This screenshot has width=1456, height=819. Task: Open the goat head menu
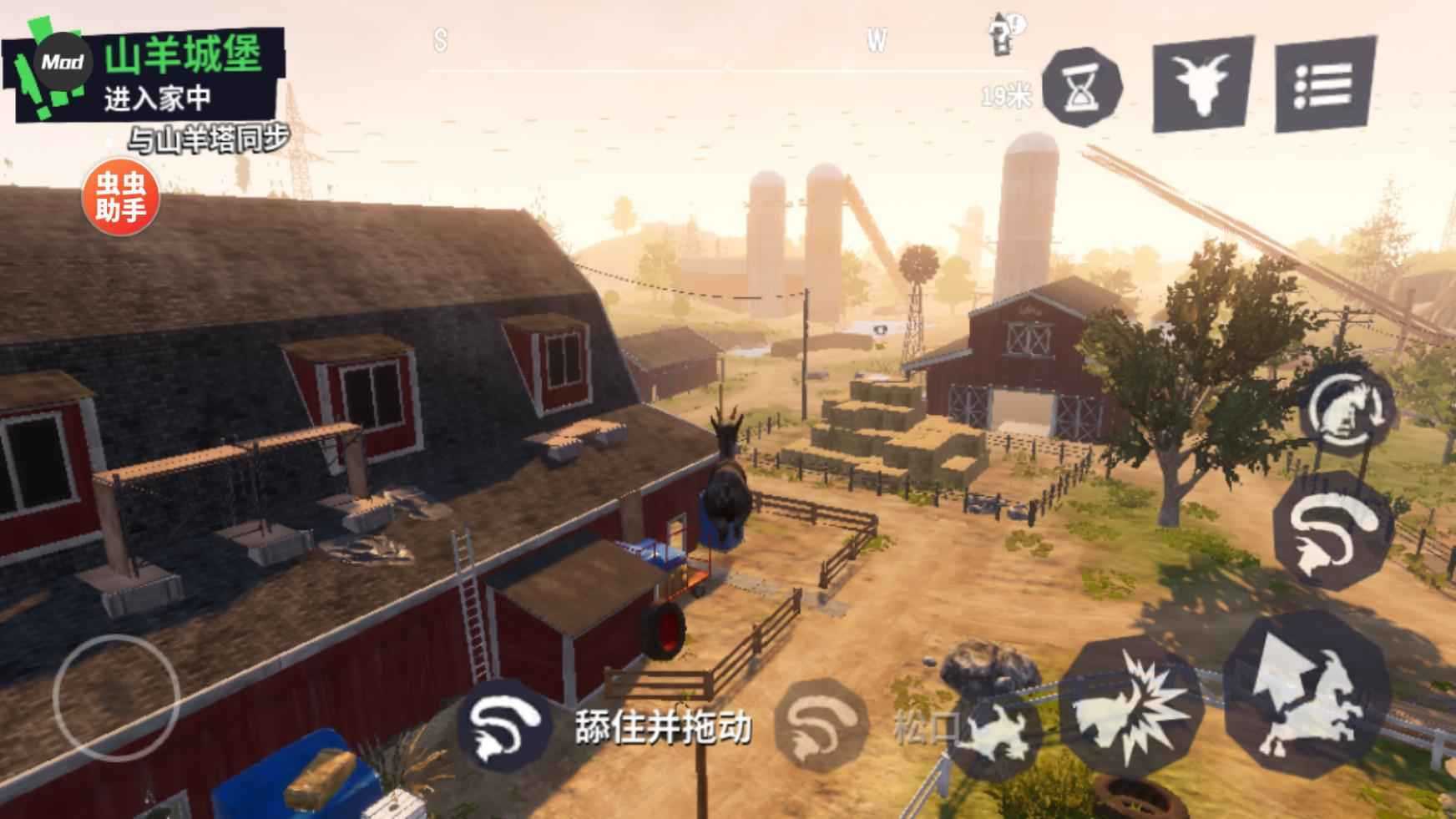[x=1202, y=83]
